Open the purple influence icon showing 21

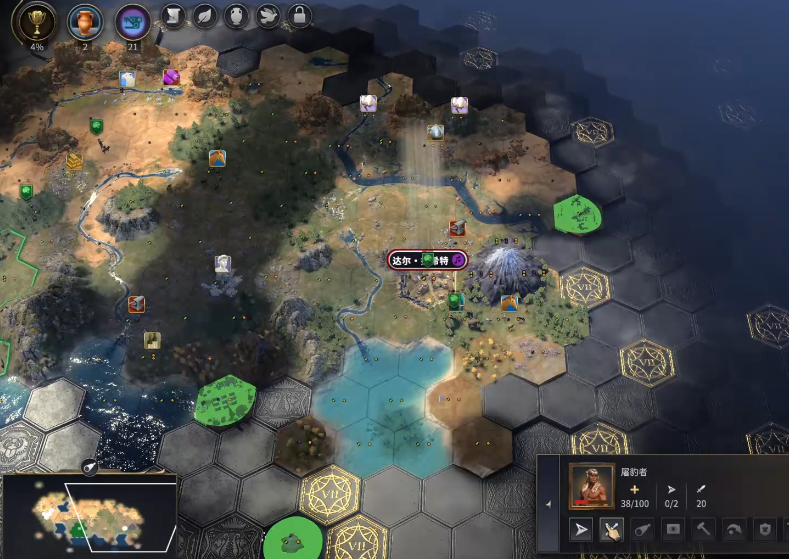pyautogui.click(x=131, y=19)
